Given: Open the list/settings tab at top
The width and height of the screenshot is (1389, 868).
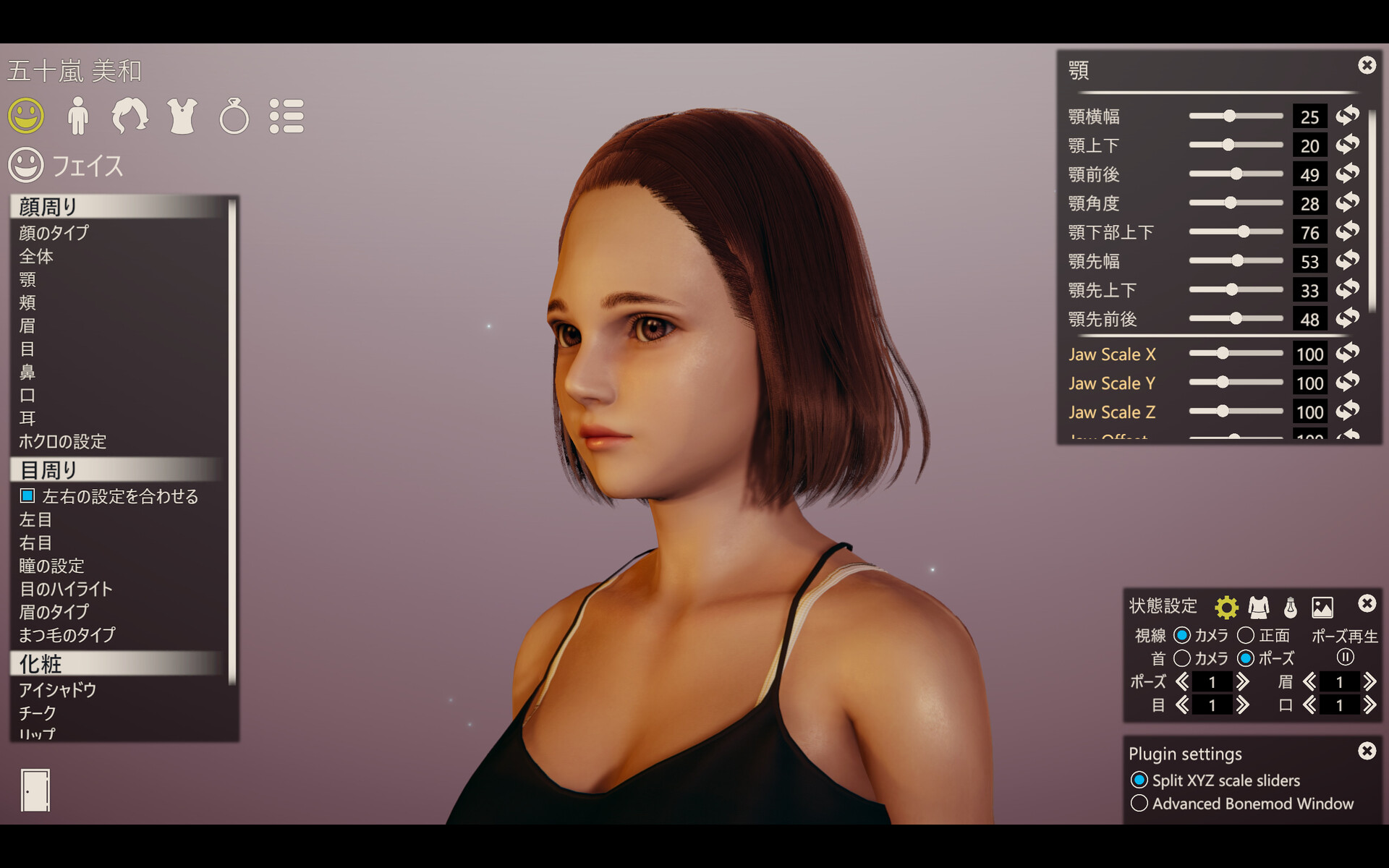Looking at the screenshot, I should (x=286, y=117).
